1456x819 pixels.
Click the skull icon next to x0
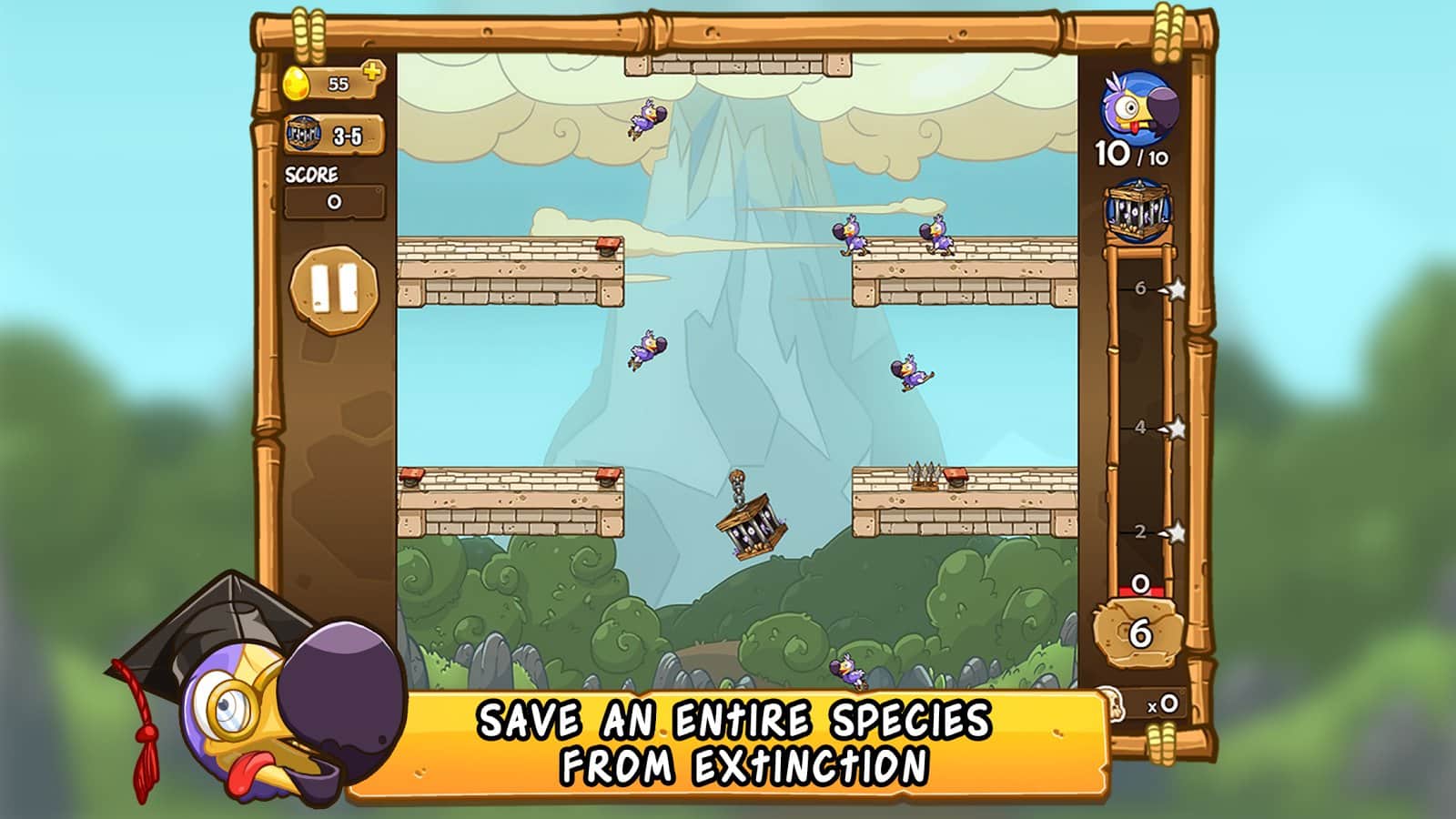[x=1115, y=705]
